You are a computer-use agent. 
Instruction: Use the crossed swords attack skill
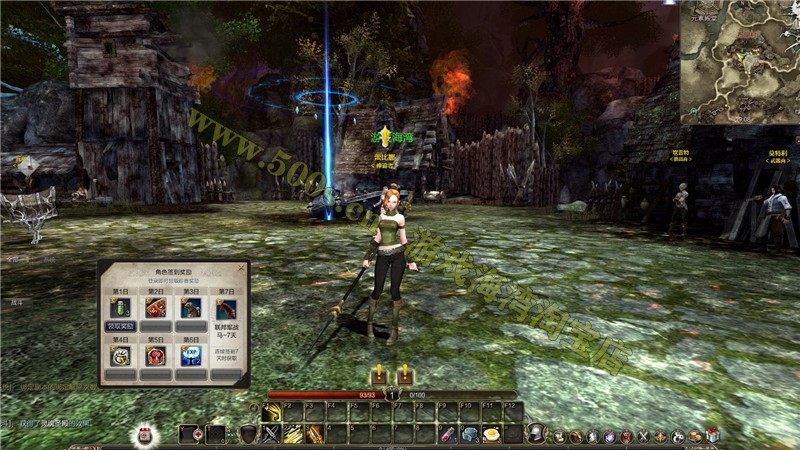272,434
